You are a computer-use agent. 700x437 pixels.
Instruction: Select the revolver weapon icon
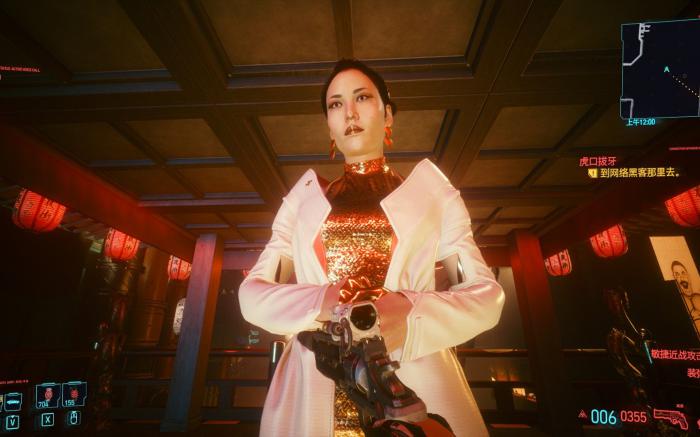point(669,416)
